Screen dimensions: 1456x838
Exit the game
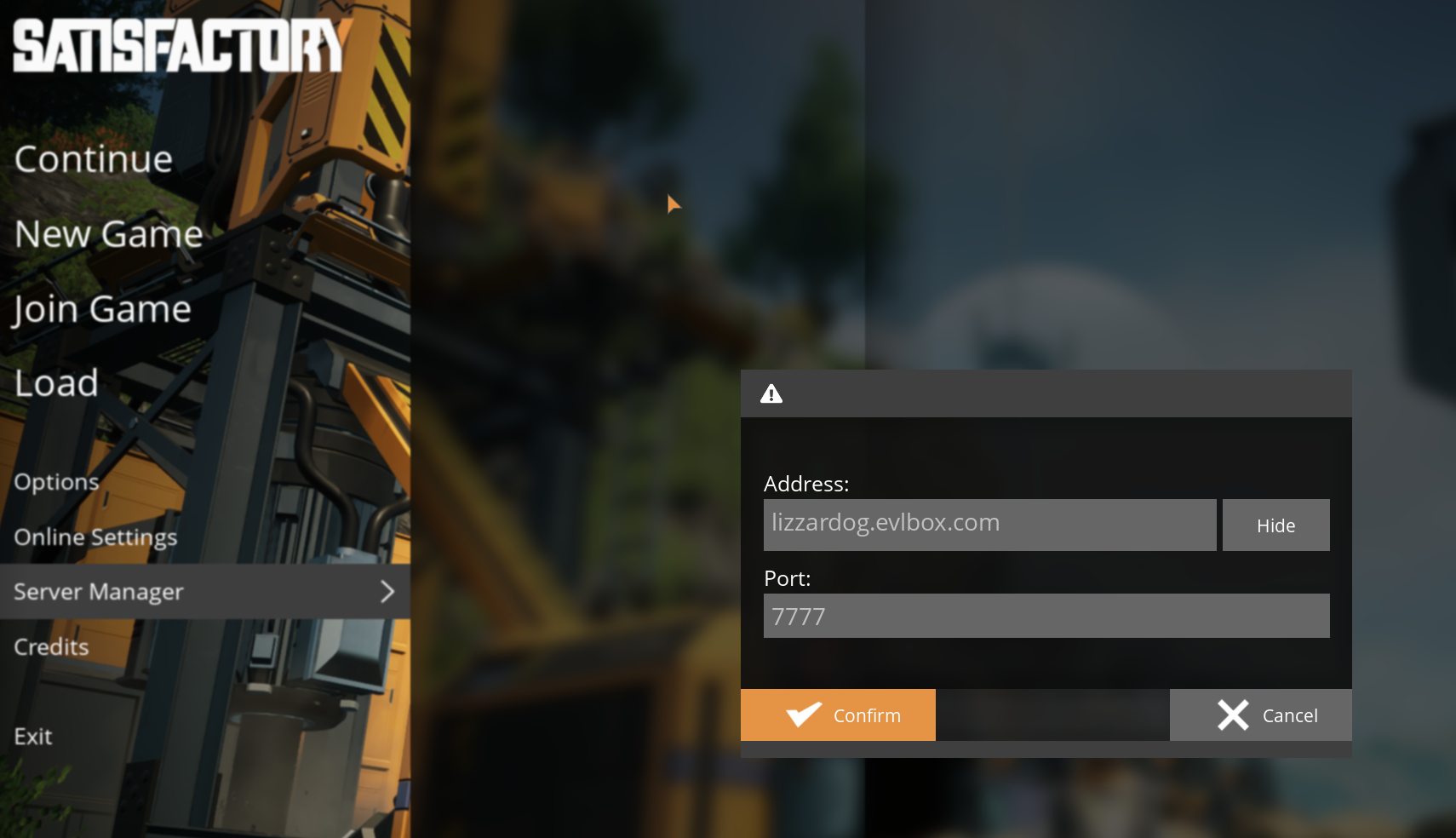(x=32, y=735)
